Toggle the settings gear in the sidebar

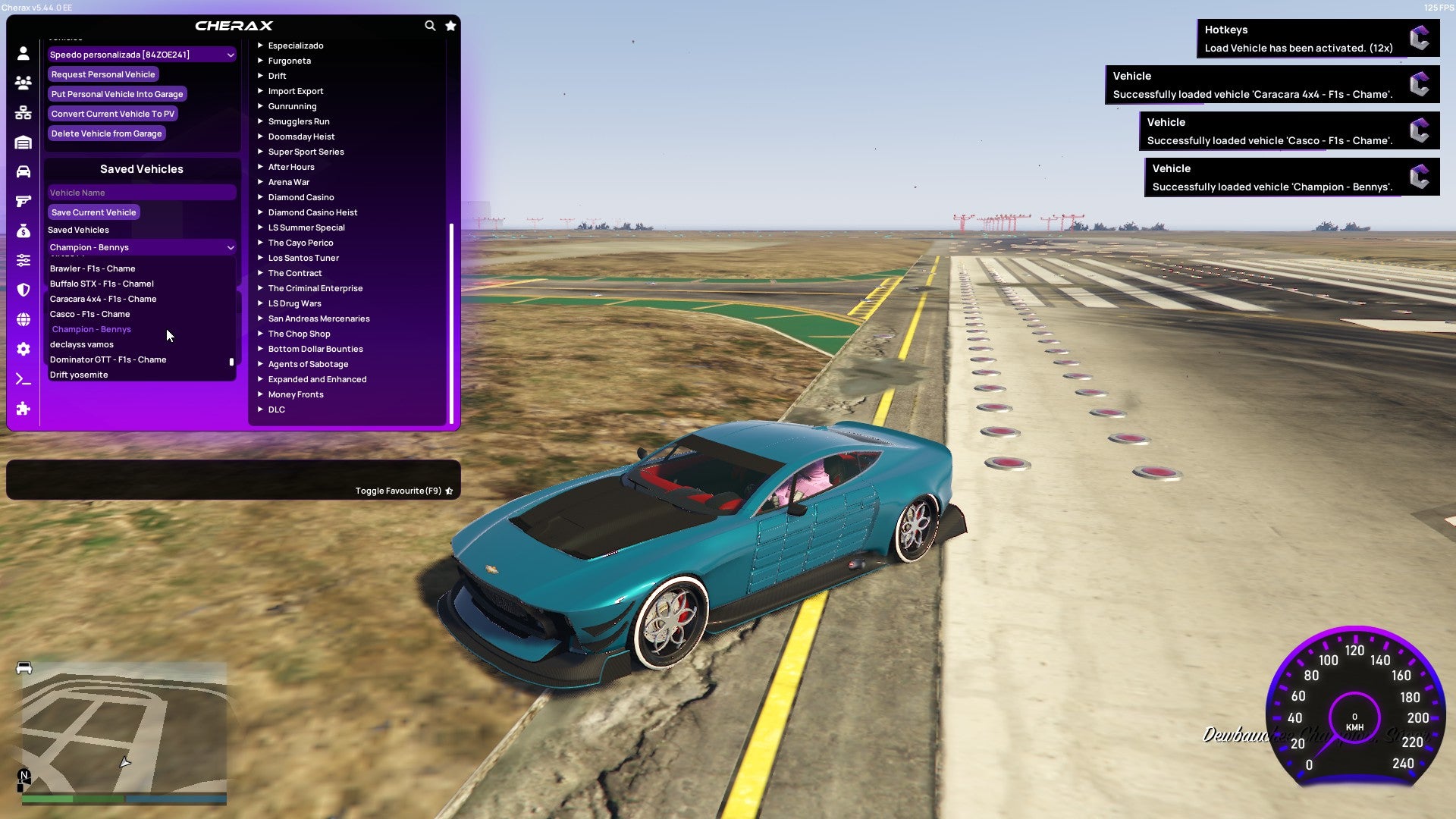[x=23, y=350]
